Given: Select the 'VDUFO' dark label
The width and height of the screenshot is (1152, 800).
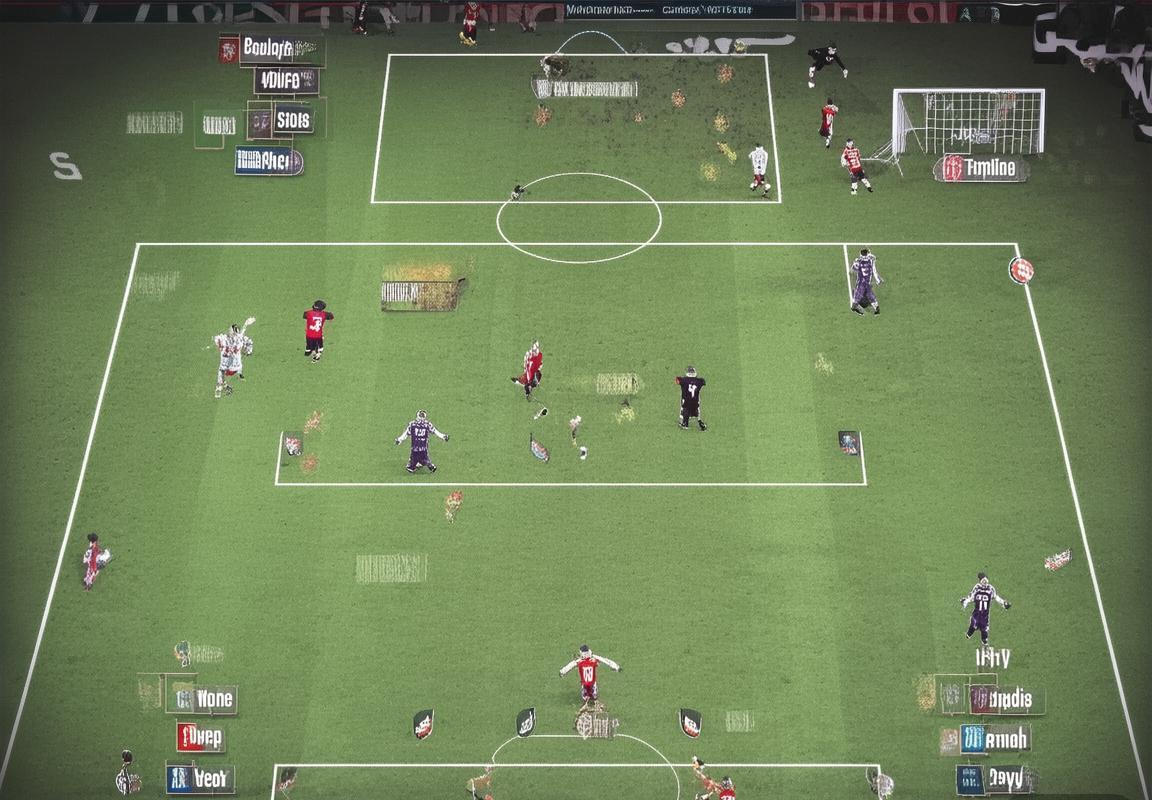Looking at the screenshot, I should (286, 81).
